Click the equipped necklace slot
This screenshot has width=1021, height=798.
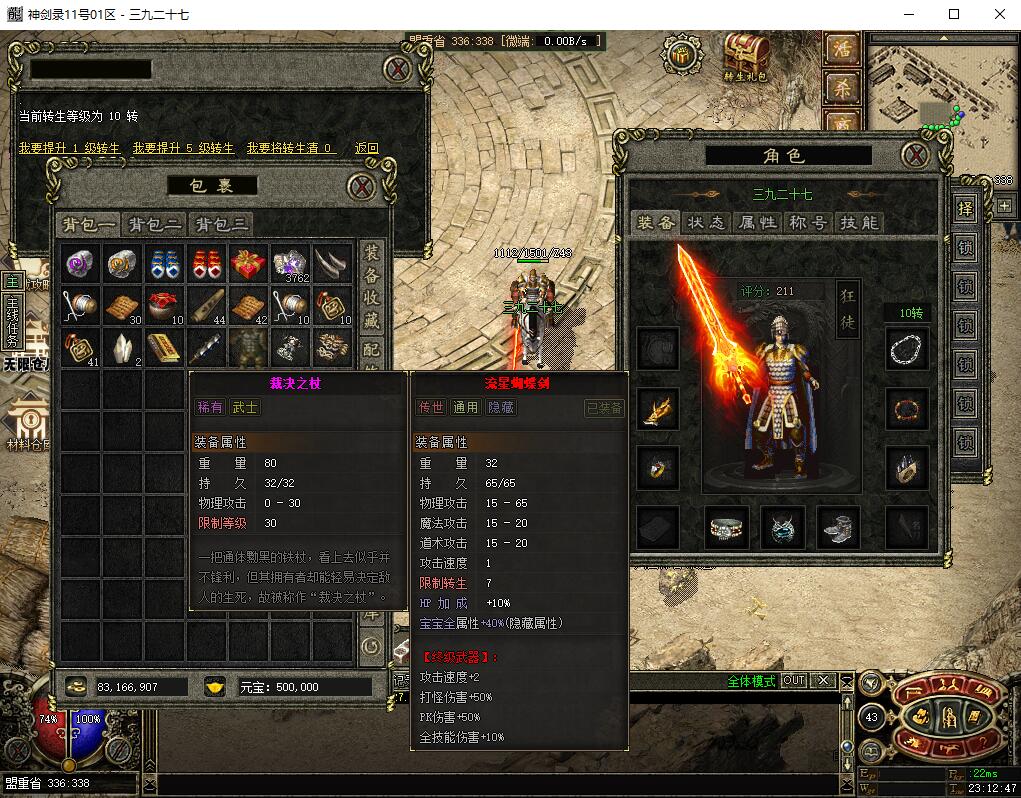(907, 349)
